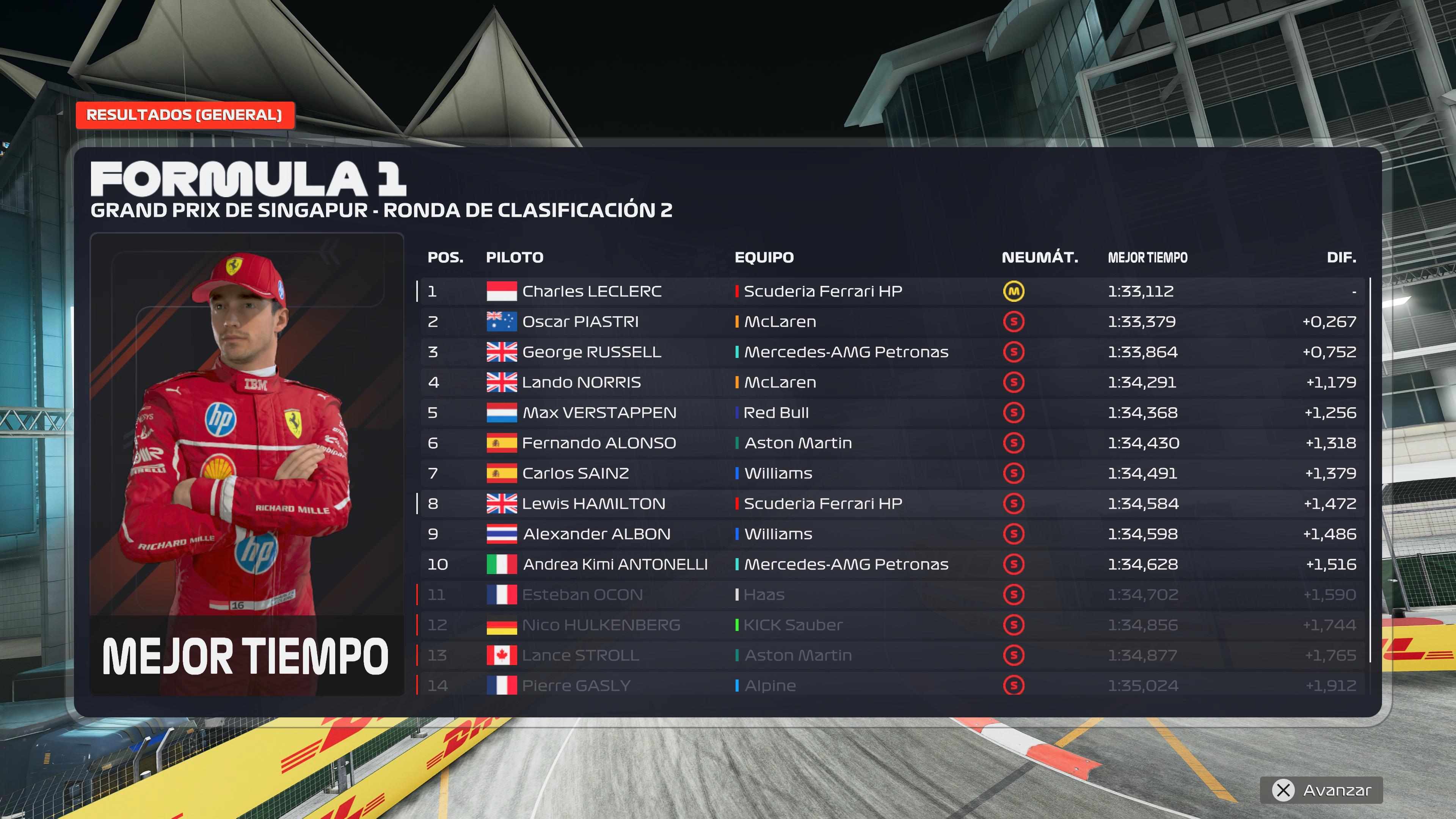Click the Resultados (General) header tab

tap(184, 115)
